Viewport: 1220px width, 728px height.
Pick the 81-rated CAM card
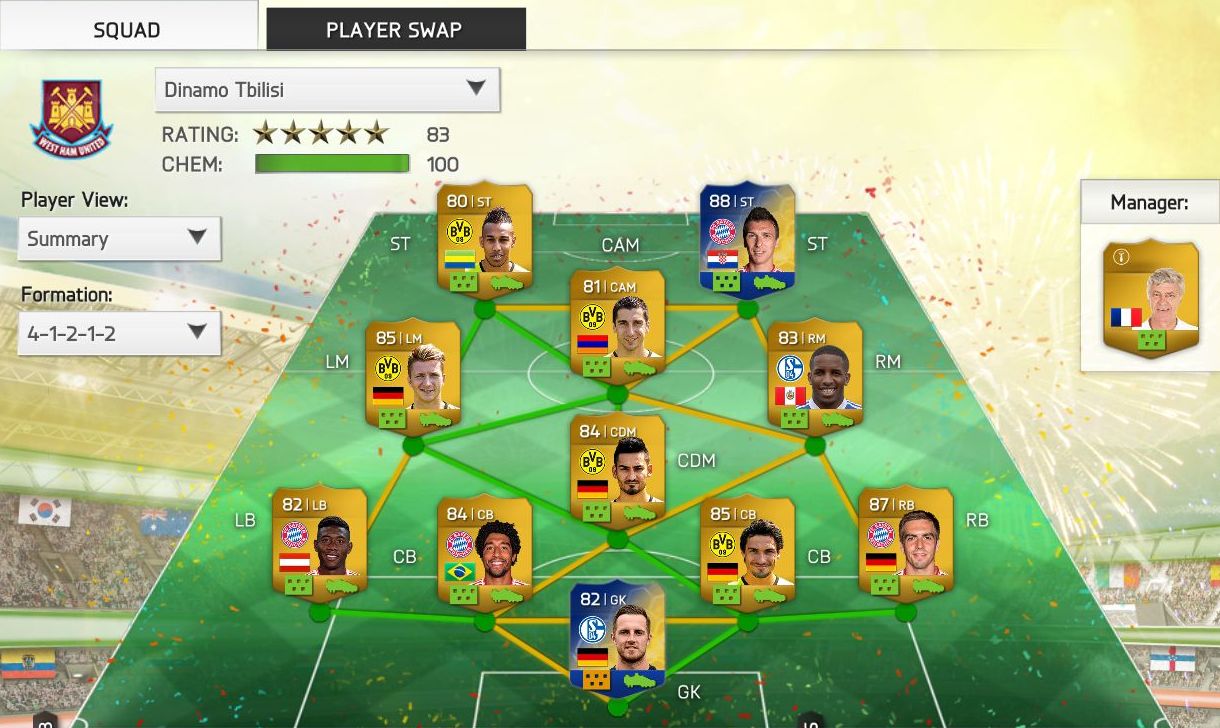tap(617, 326)
